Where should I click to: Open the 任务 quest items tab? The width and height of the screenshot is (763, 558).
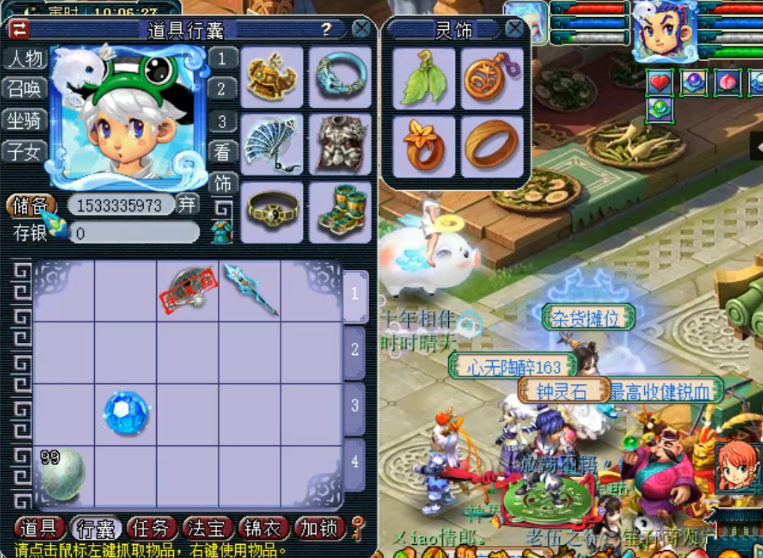153,528
